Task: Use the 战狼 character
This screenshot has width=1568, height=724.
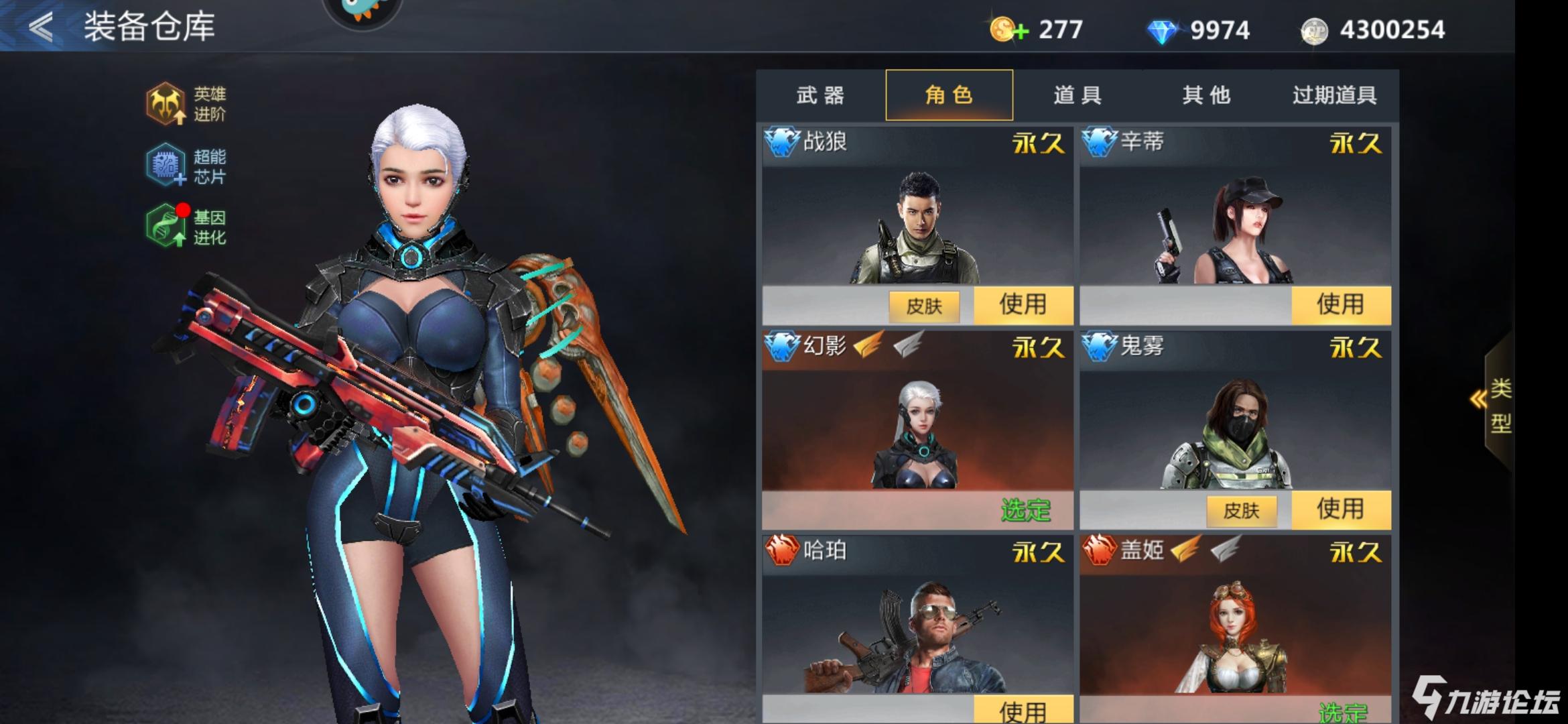Action: point(1023,305)
